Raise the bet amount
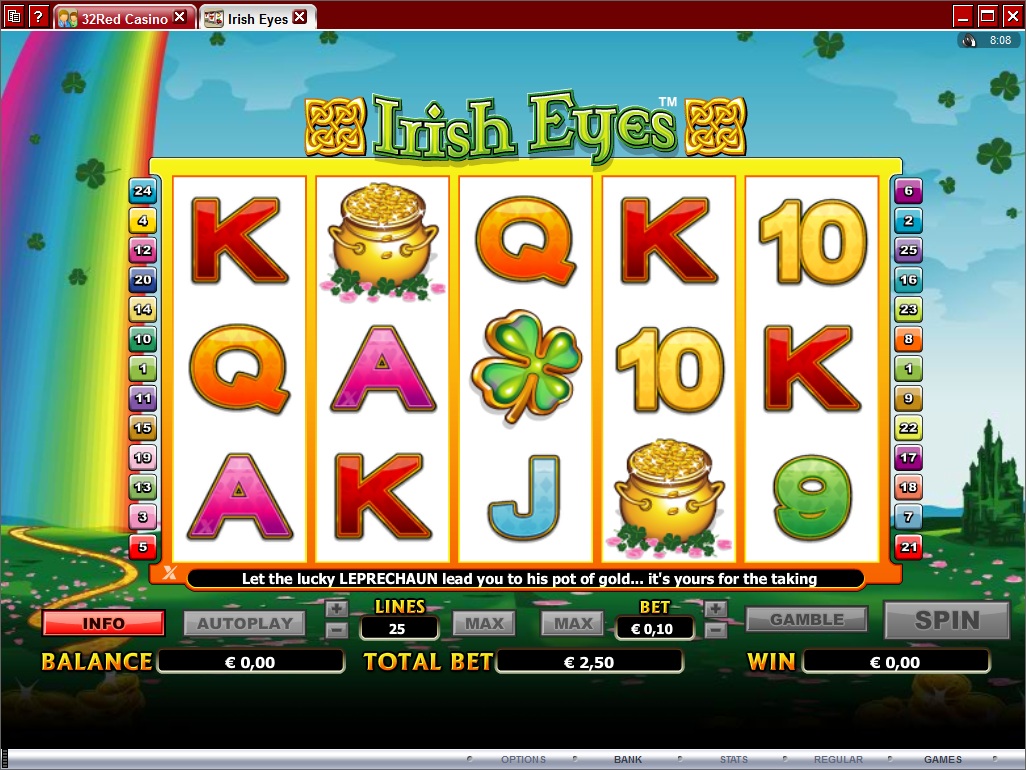1026x770 pixels. pos(715,608)
